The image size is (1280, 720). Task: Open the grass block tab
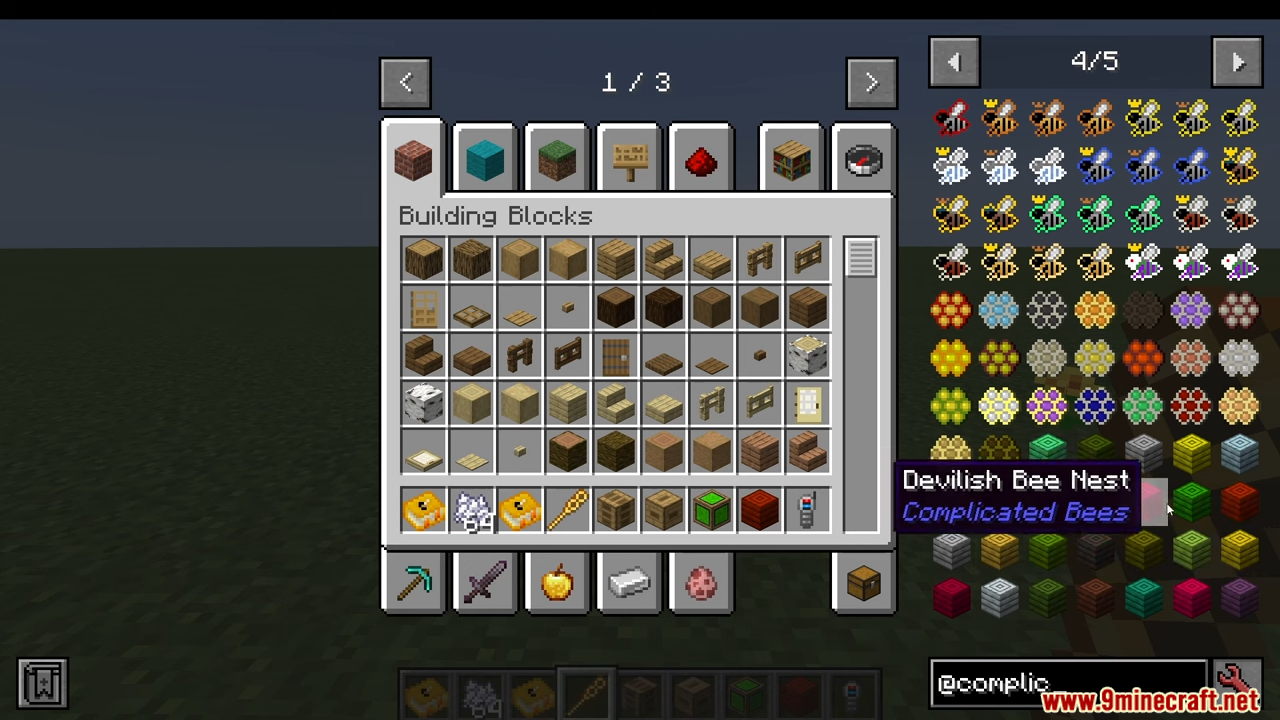tap(557, 160)
